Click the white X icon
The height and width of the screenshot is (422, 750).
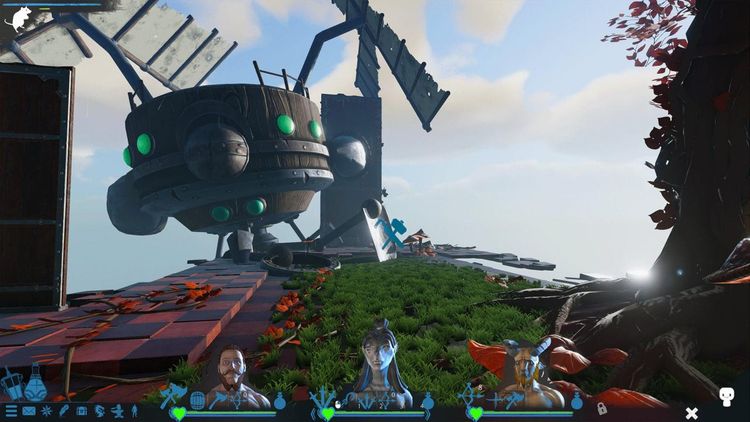coord(691,412)
